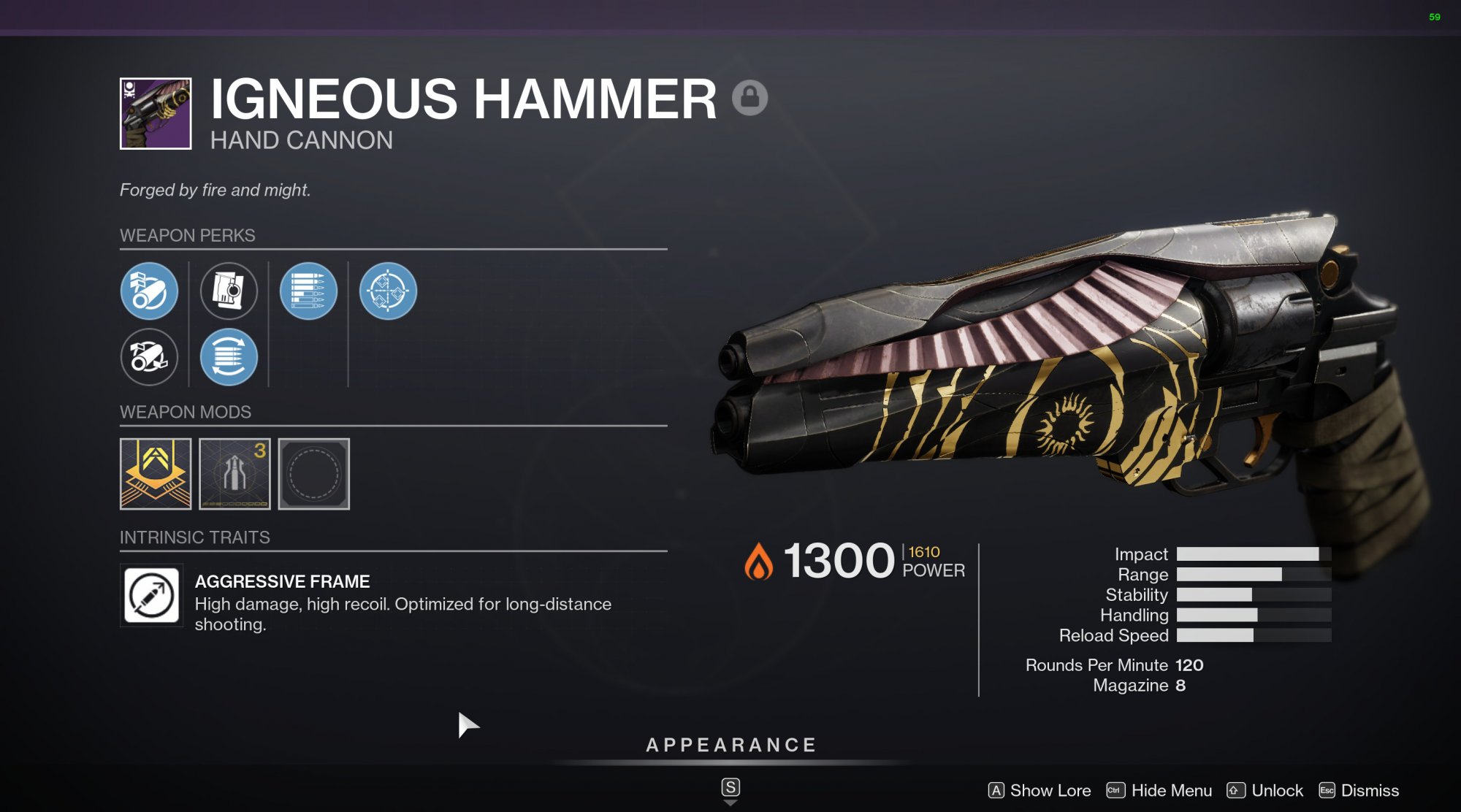Viewport: 1461px width, 812px height.
Task: Toggle the lock icon beside the weapon name
Action: point(749,97)
